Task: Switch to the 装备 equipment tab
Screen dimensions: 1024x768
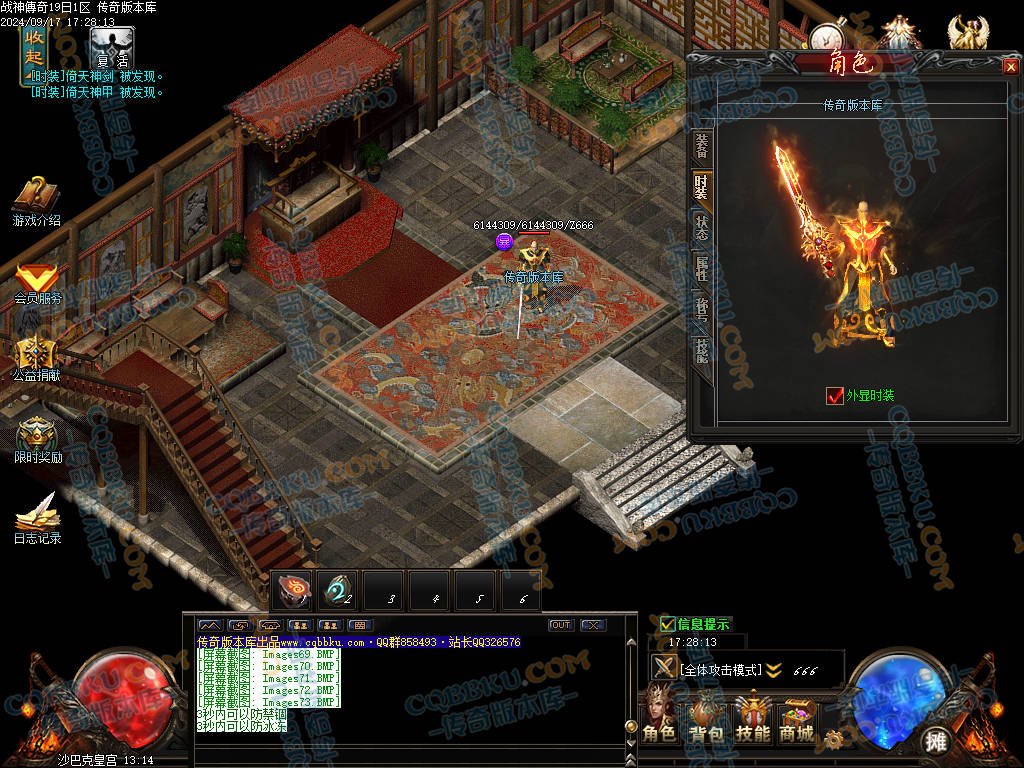Action: tap(702, 146)
